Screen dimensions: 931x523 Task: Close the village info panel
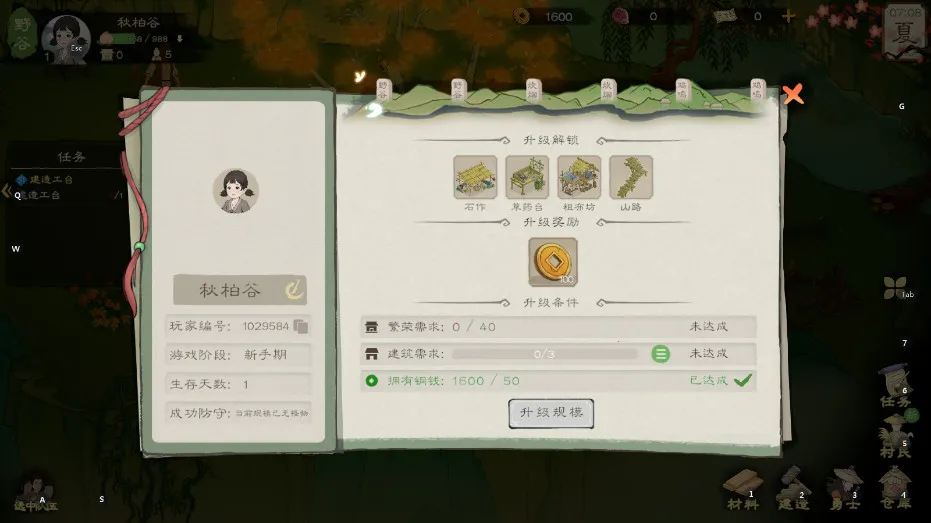(x=793, y=95)
